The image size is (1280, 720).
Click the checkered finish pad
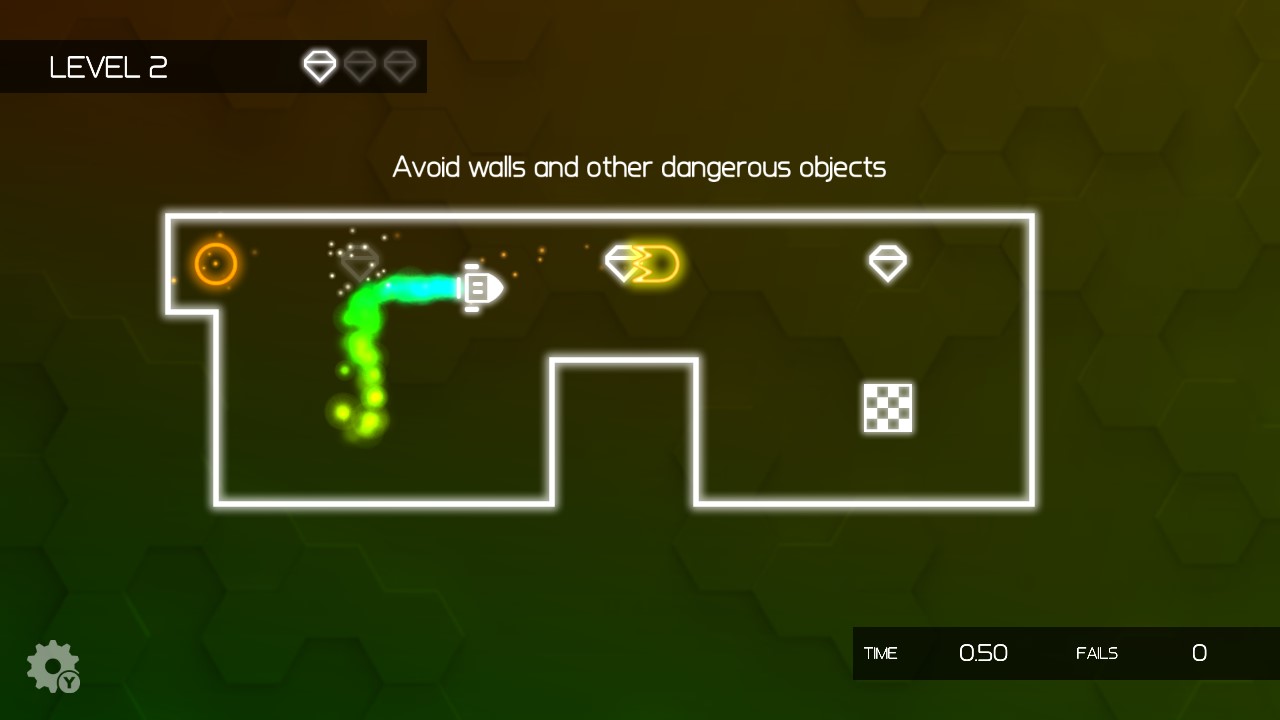point(887,409)
